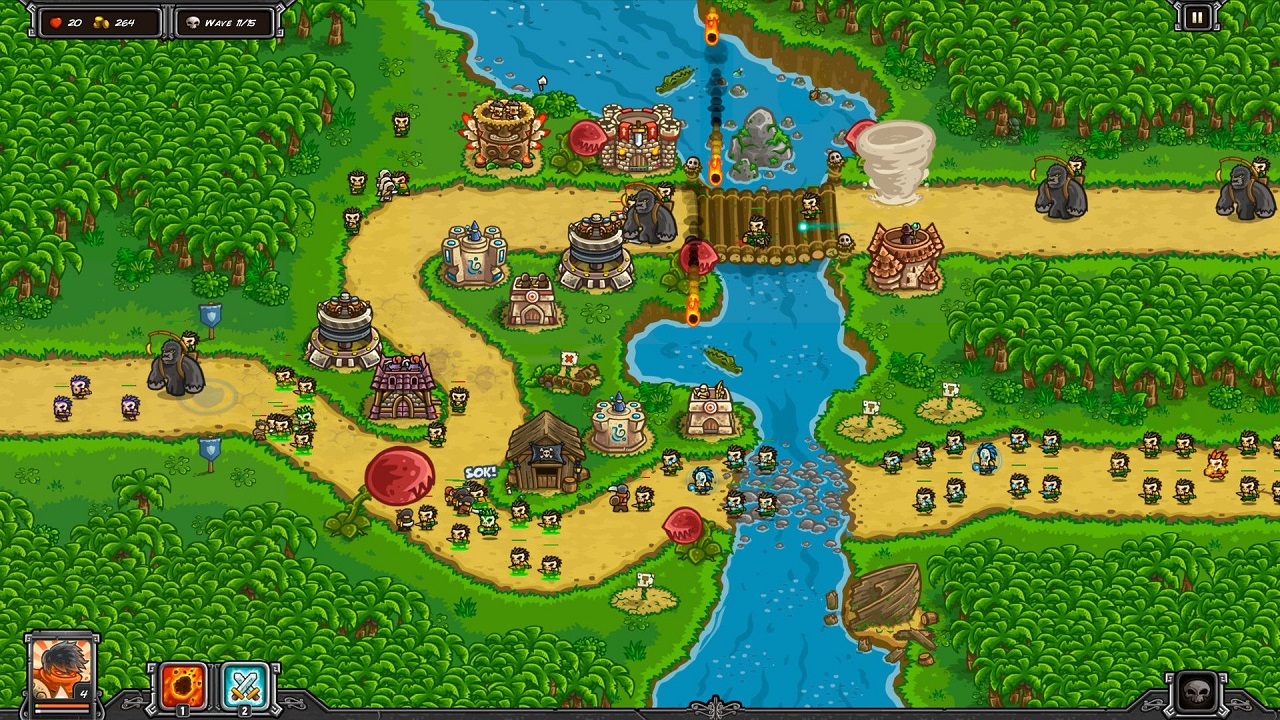Click the grey skull button

point(1197,692)
